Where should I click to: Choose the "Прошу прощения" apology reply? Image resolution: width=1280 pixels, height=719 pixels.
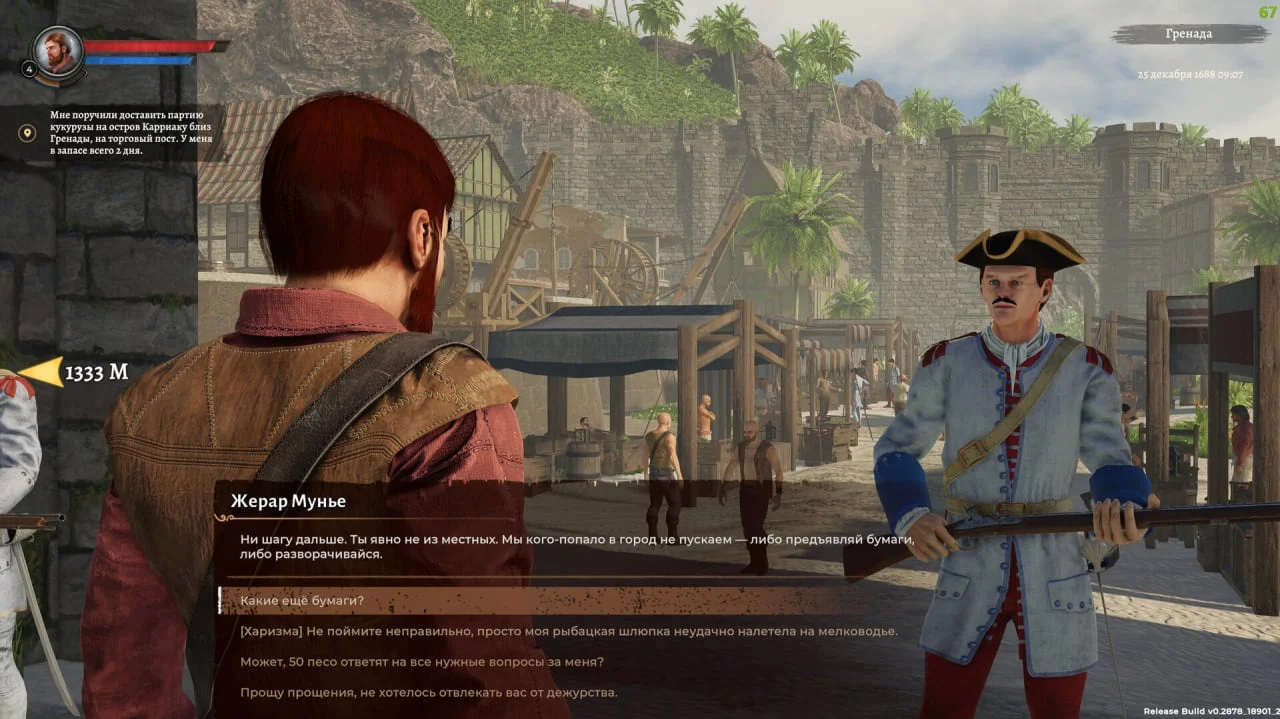428,692
